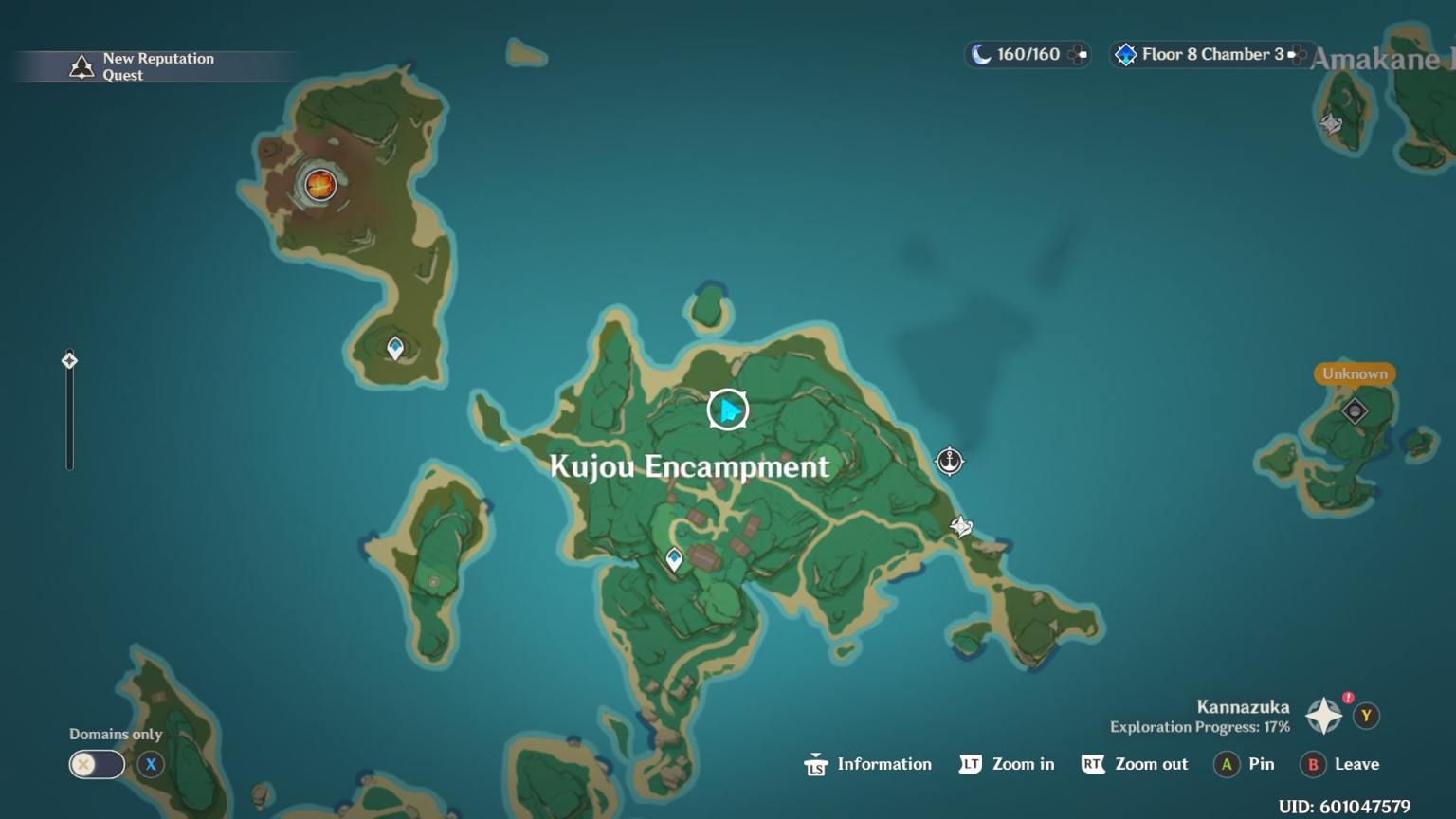The height and width of the screenshot is (819, 1456).
Task: Select the teleport waypoint near Kujou Encampment
Action: (x=673, y=558)
